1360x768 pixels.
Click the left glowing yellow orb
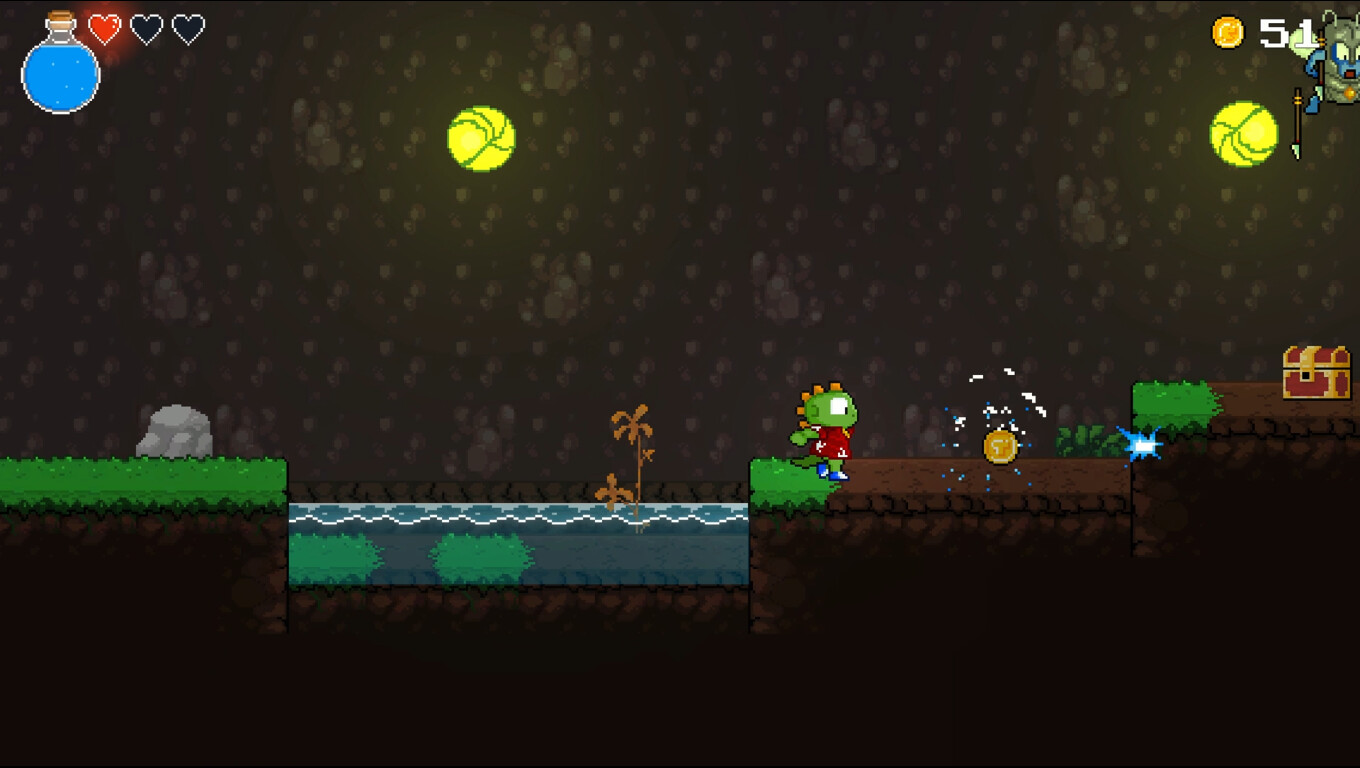(480, 136)
